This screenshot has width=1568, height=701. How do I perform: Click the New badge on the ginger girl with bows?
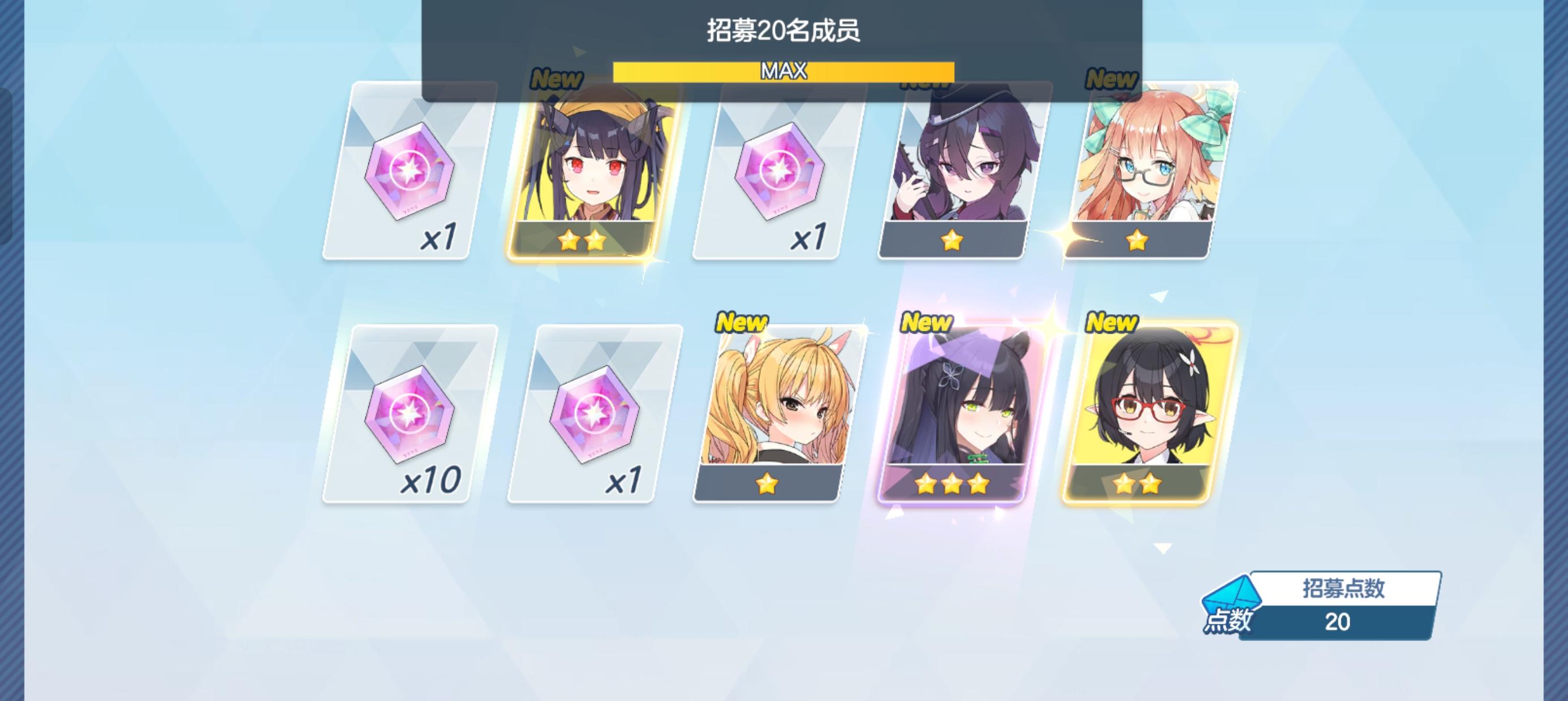click(1111, 79)
